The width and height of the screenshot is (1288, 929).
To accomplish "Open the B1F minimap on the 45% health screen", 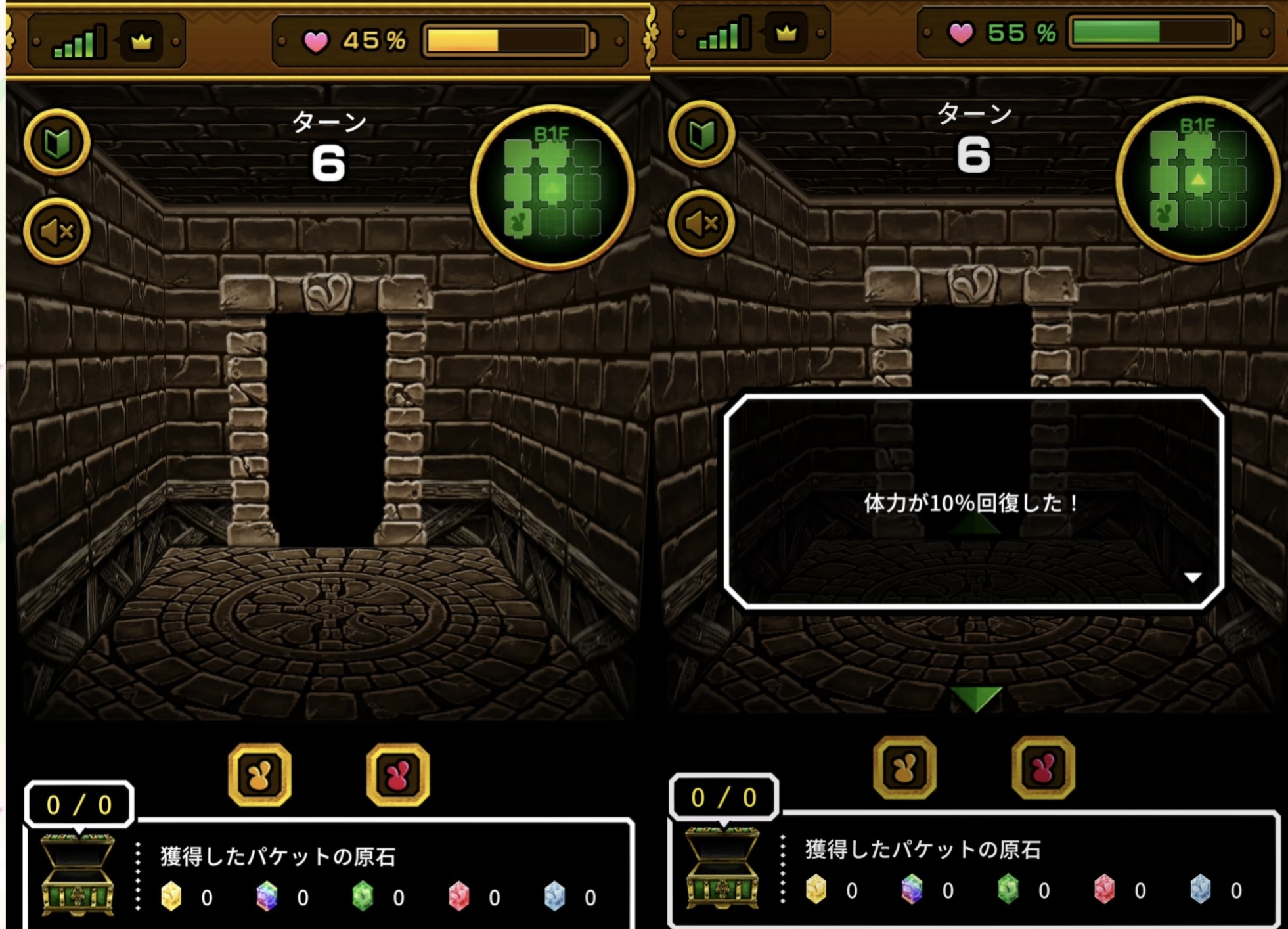I will [552, 187].
